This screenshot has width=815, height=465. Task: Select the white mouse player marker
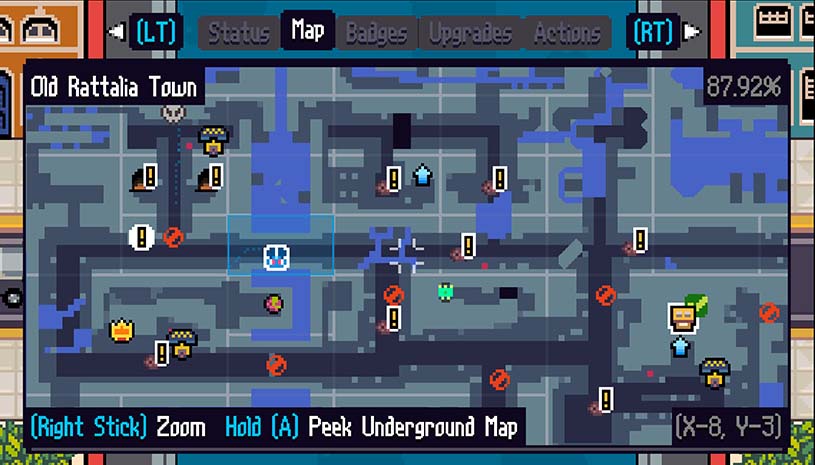(x=276, y=257)
